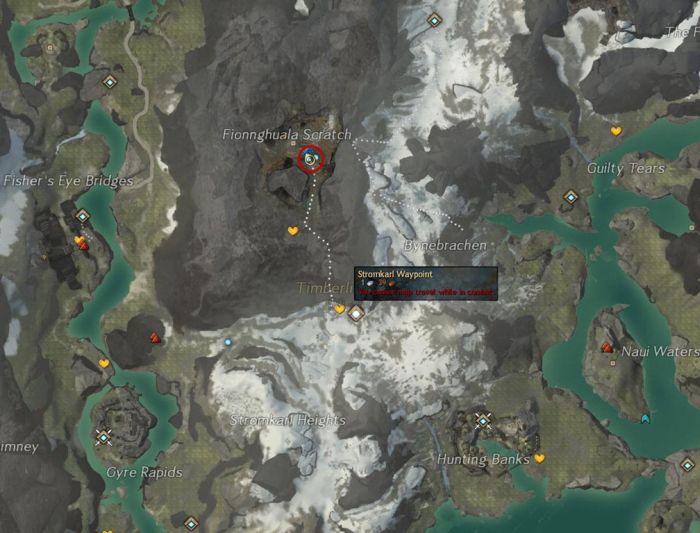Click the heart next to Hunting Banks
The width and height of the screenshot is (700, 533).
(540, 458)
